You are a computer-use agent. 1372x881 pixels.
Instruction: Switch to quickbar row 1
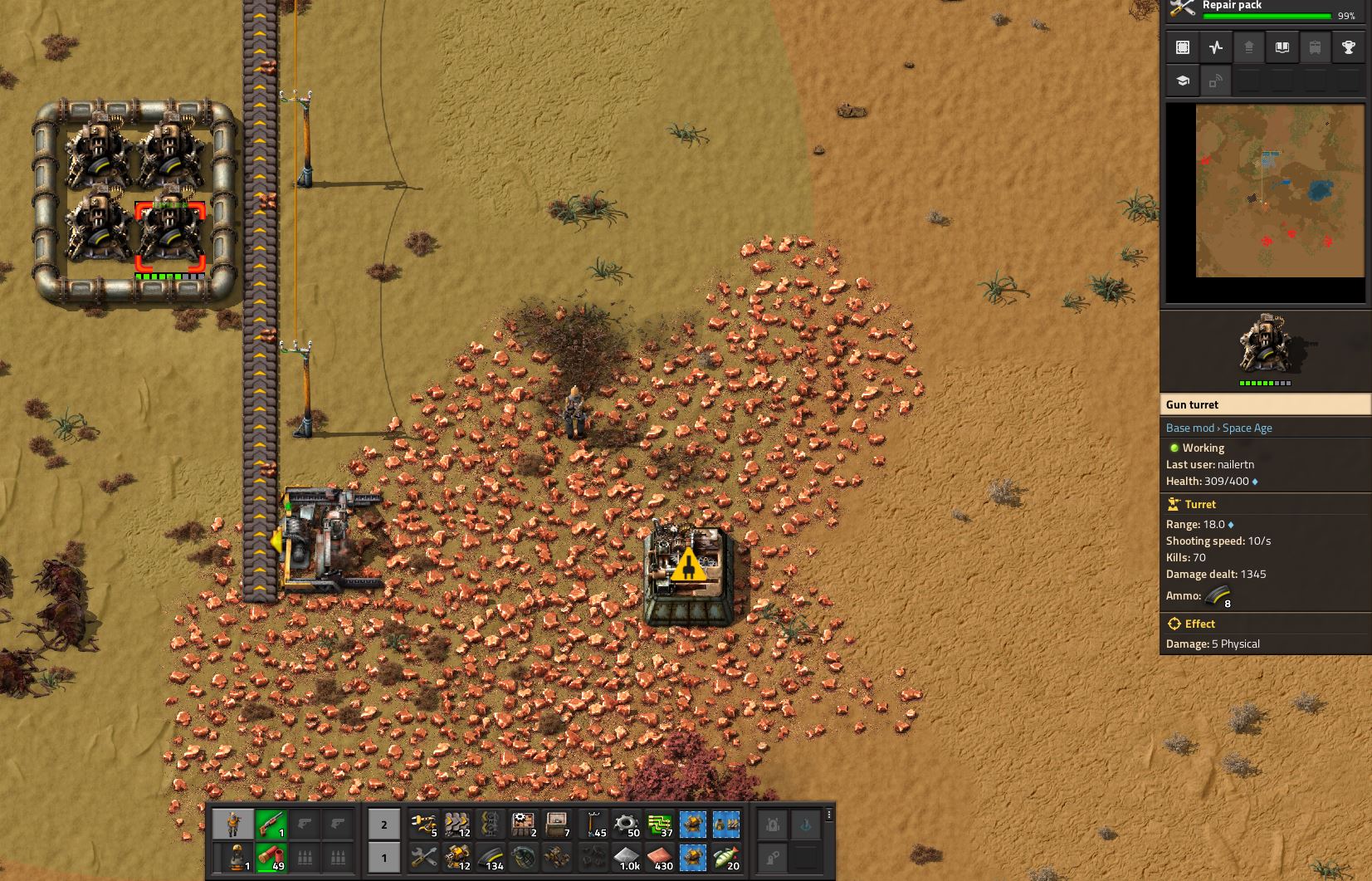pos(383,858)
